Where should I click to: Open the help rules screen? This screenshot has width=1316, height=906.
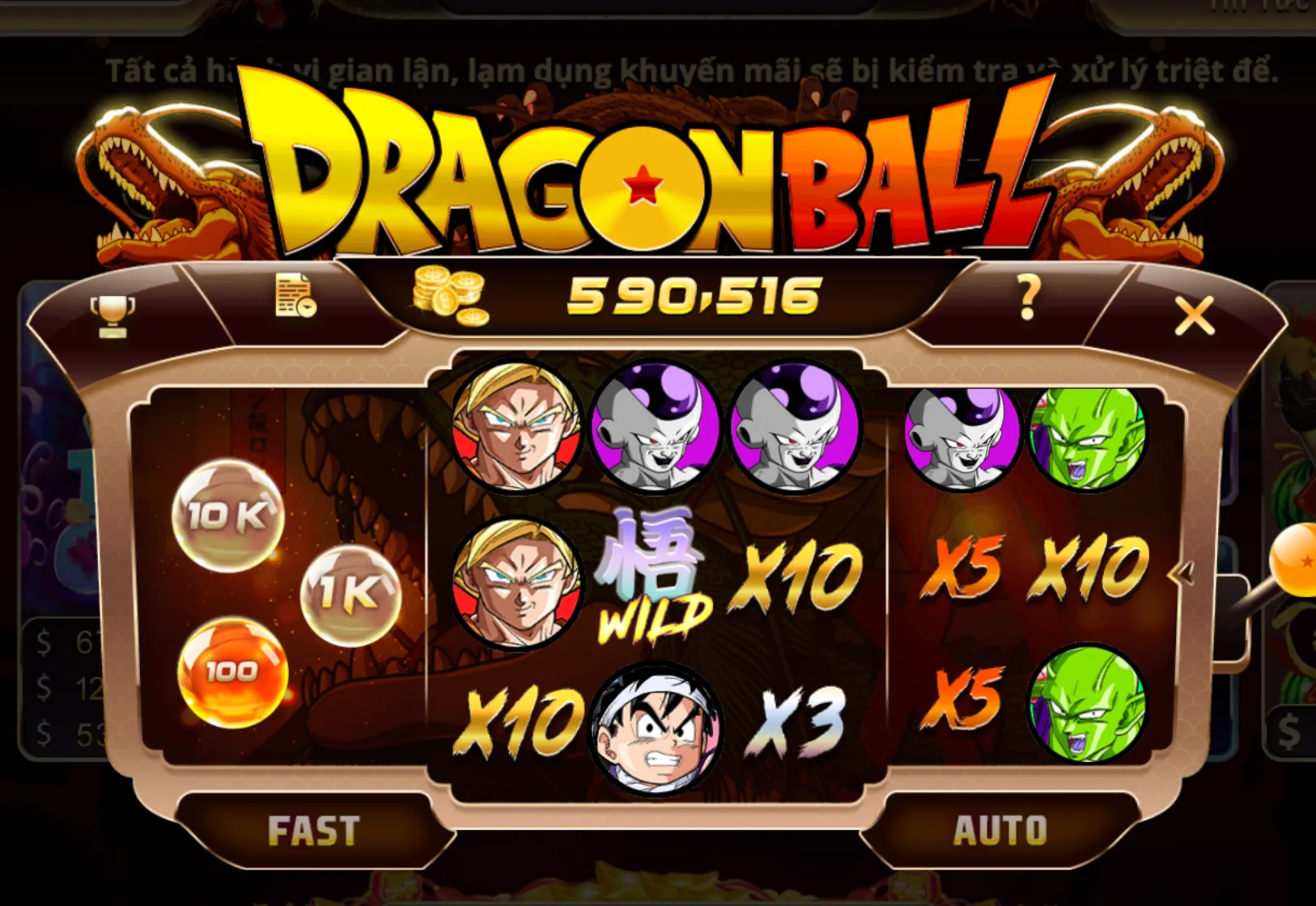pos(1026,302)
